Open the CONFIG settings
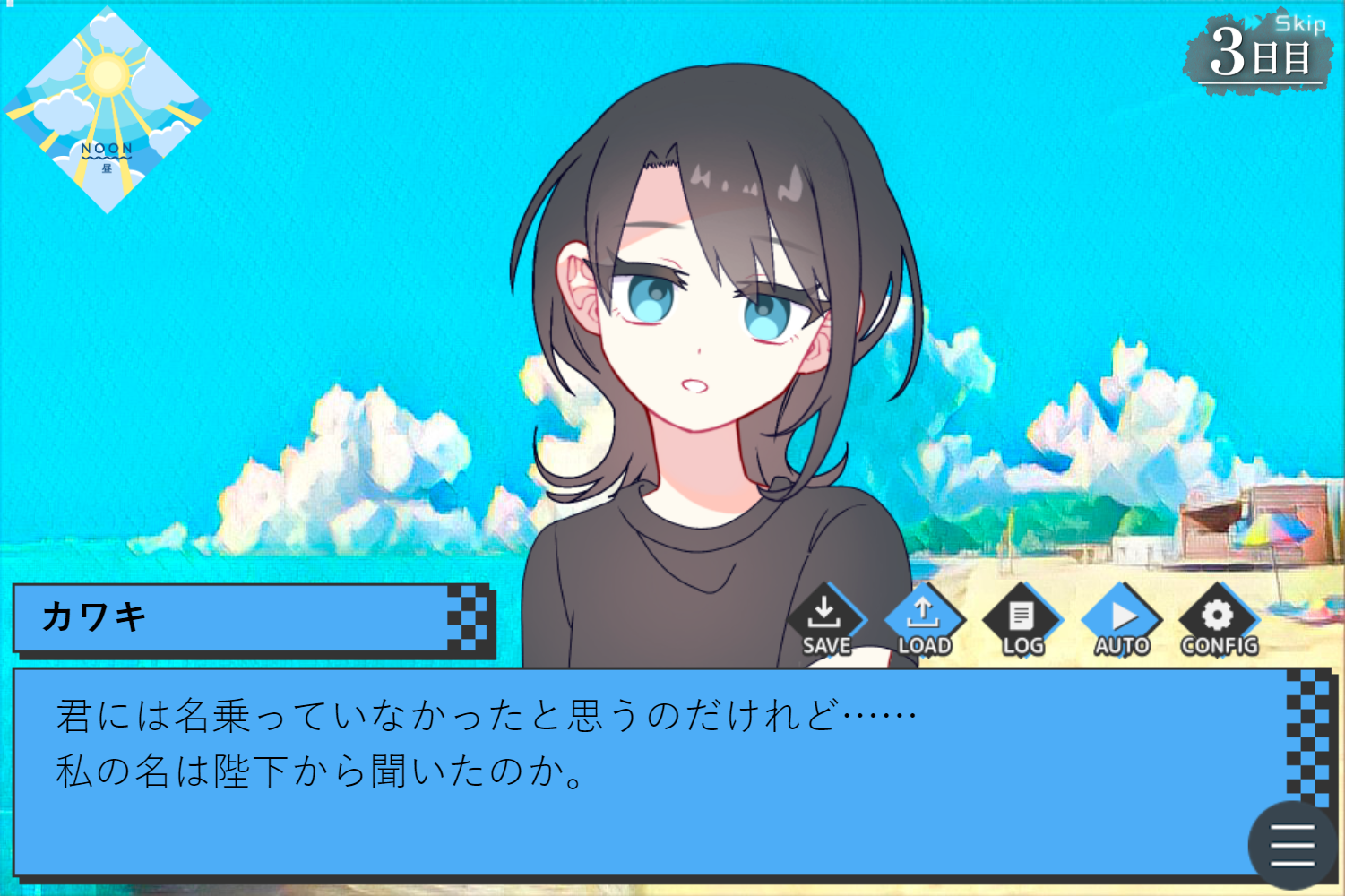Image resolution: width=1345 pixels, height=896 pixels. [1219, 621]
